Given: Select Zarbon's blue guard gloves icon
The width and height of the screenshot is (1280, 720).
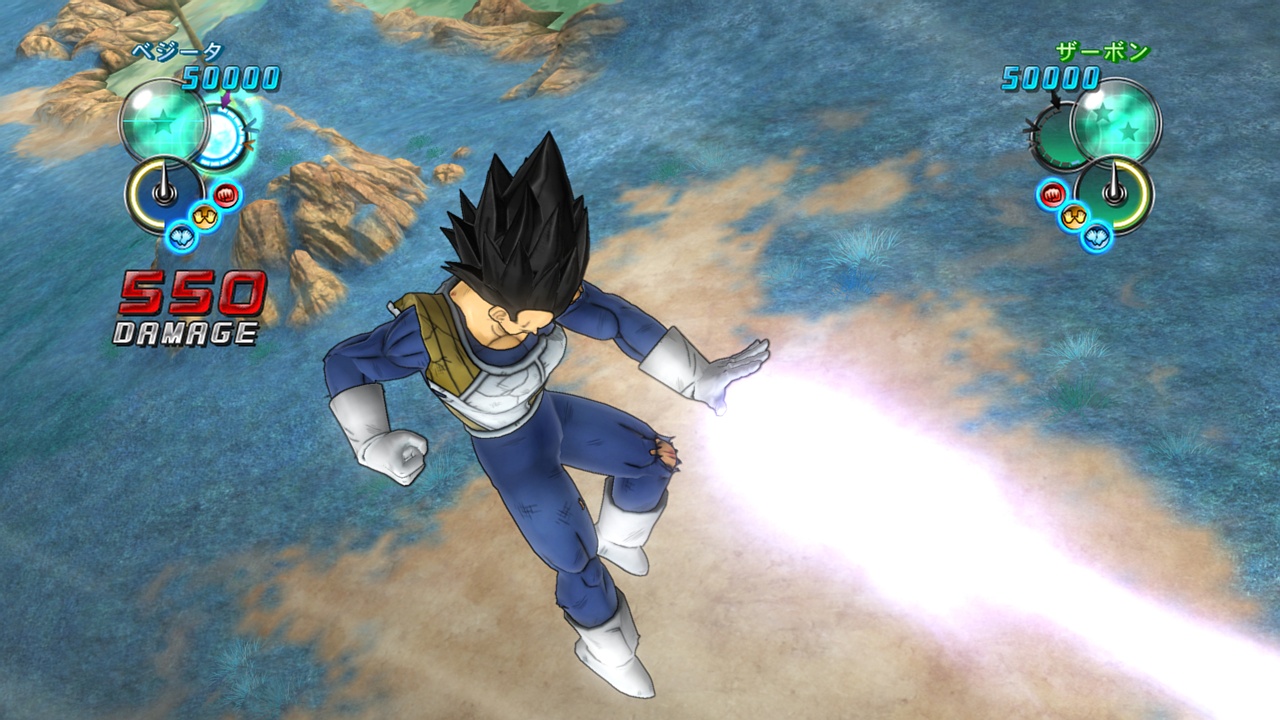Looking at the screenshot, I should point(1096,235).
